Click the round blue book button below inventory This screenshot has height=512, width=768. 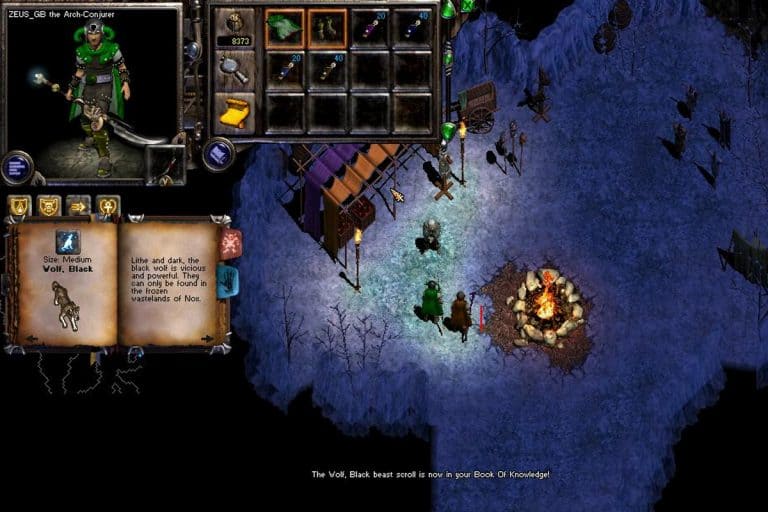pyautogui.click(x=218, y=153)
